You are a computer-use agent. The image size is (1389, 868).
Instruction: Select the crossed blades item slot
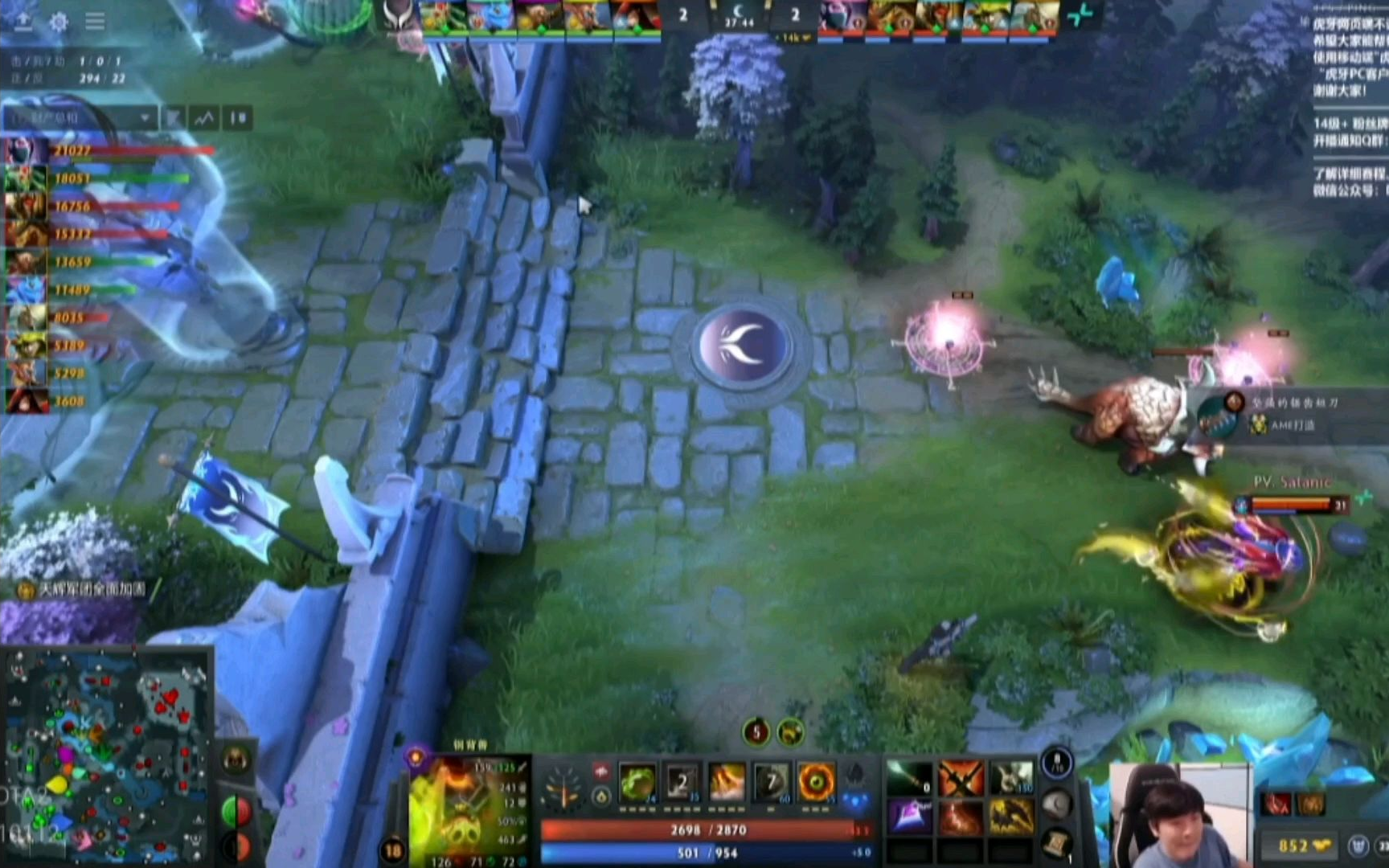point(961,778)
